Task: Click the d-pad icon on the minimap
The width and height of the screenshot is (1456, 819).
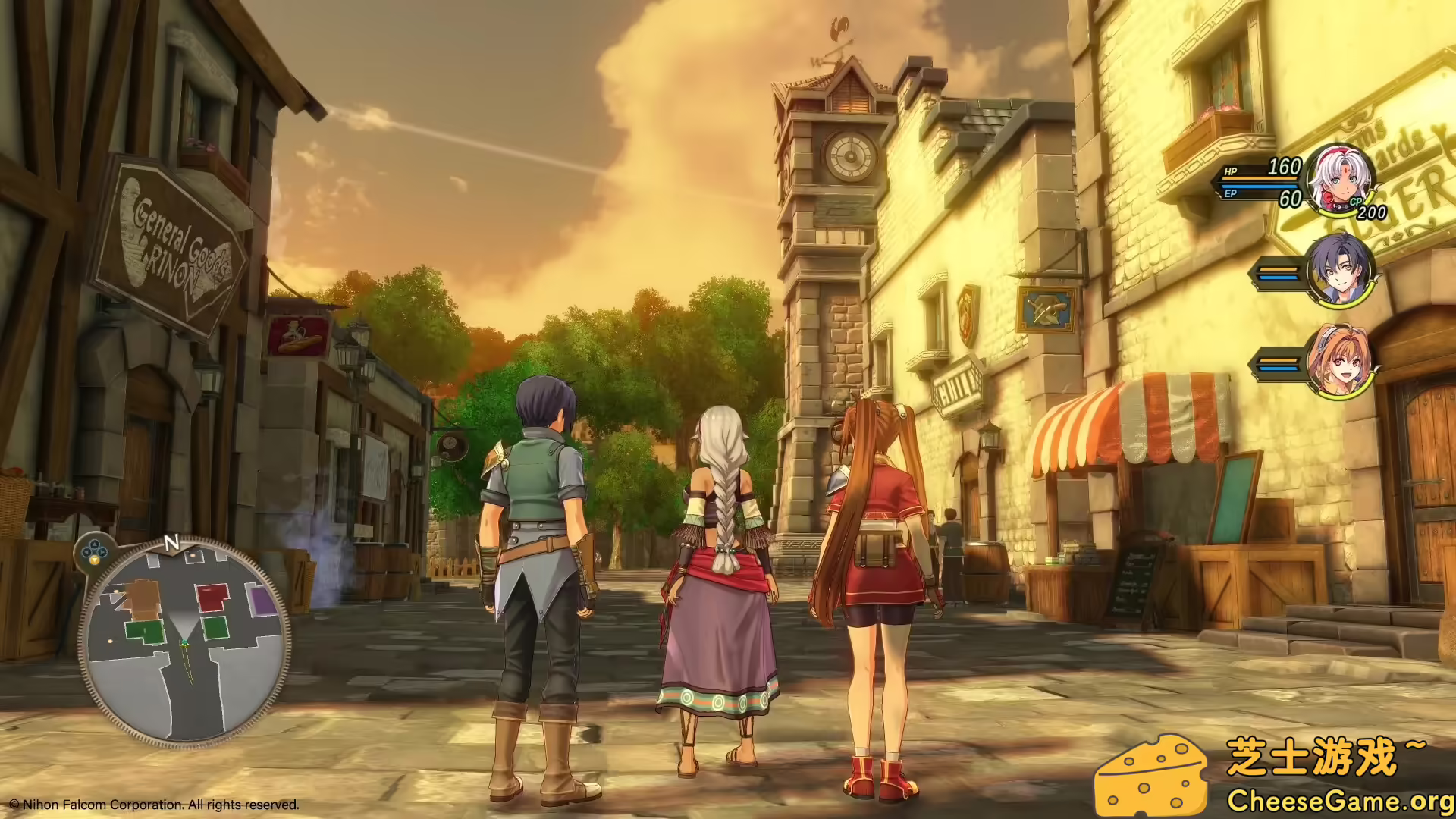Action: point(94,549)
